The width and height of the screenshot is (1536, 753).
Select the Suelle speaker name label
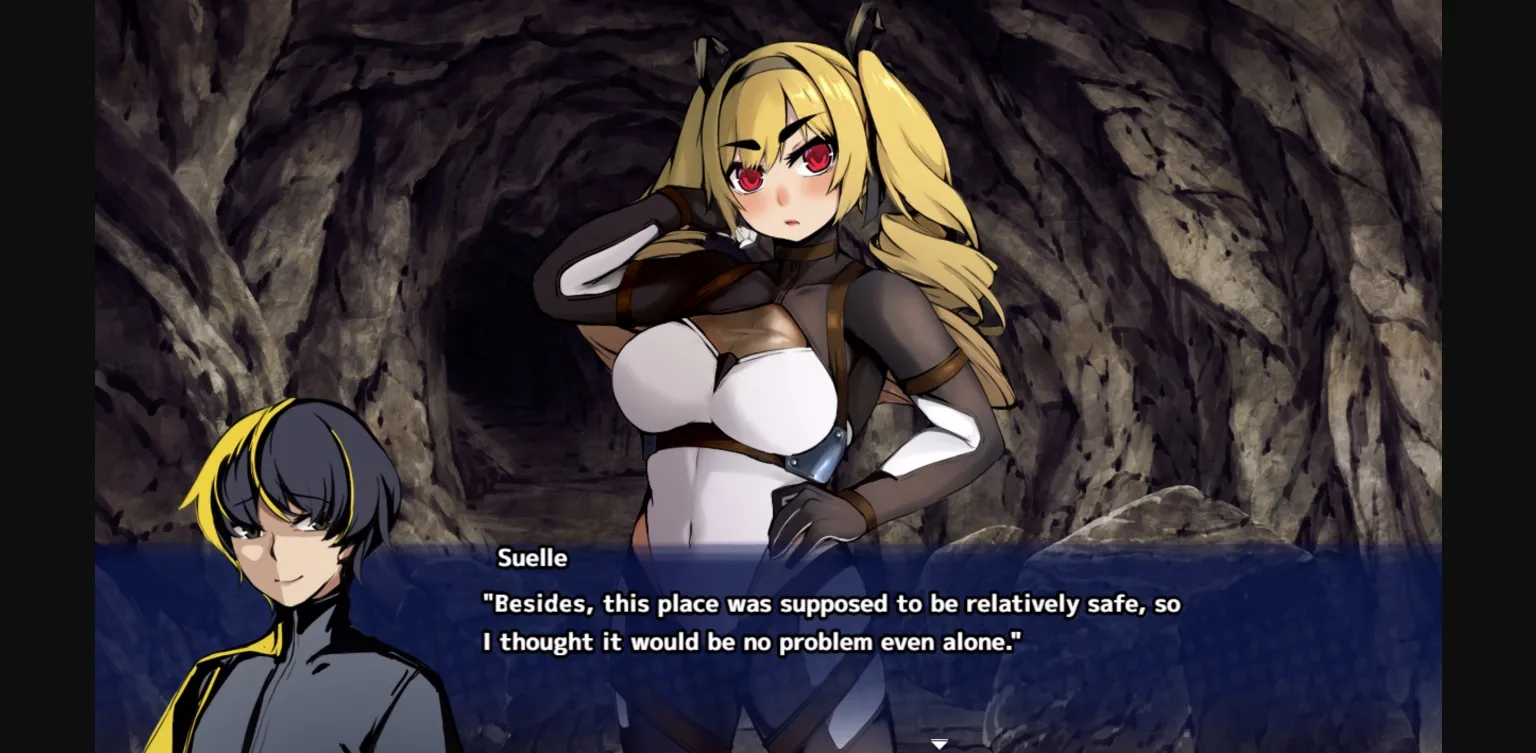[x=531, y=559]
